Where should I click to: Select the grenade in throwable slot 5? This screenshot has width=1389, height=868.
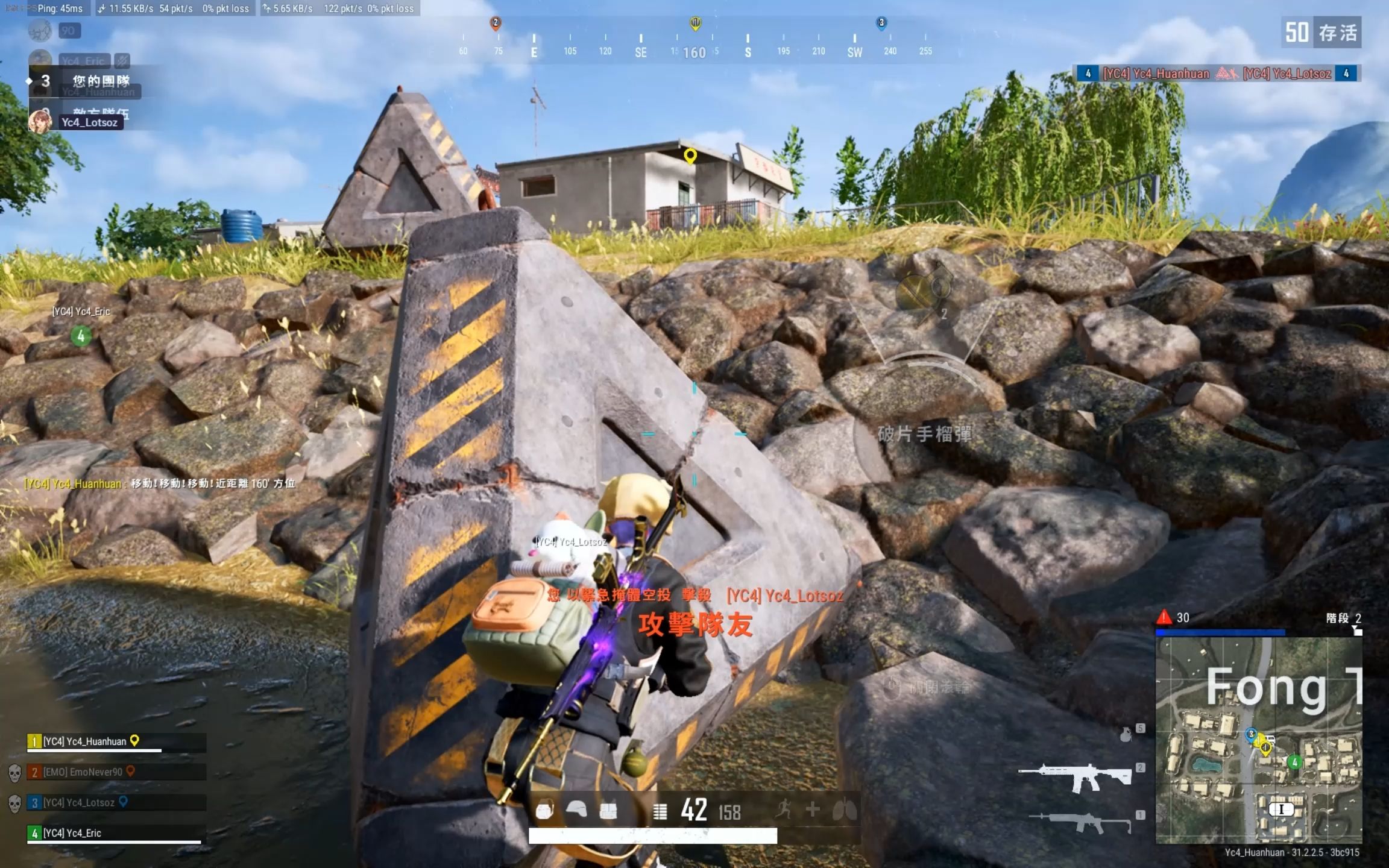[x=1126, y=735]
